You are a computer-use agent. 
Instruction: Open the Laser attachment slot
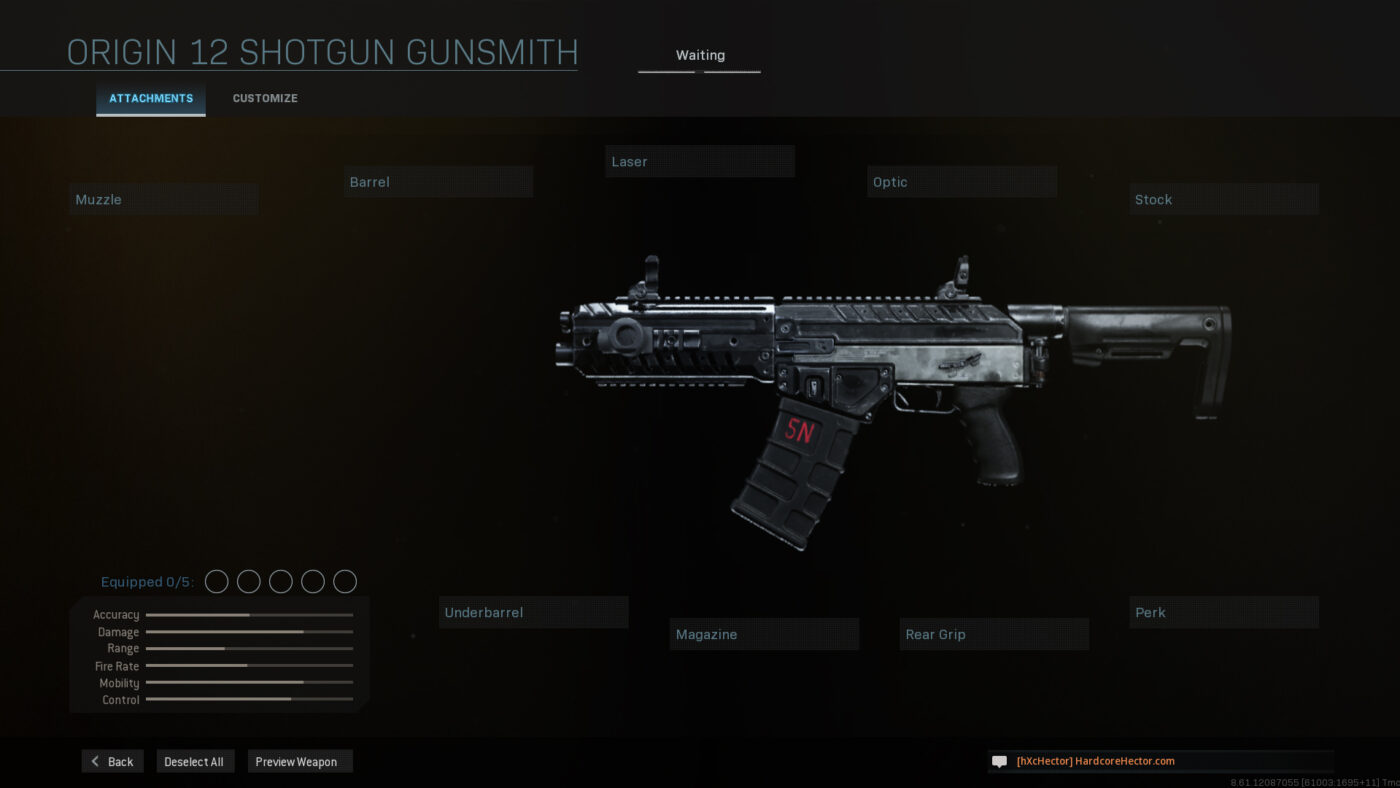click(x=699, y=161)
